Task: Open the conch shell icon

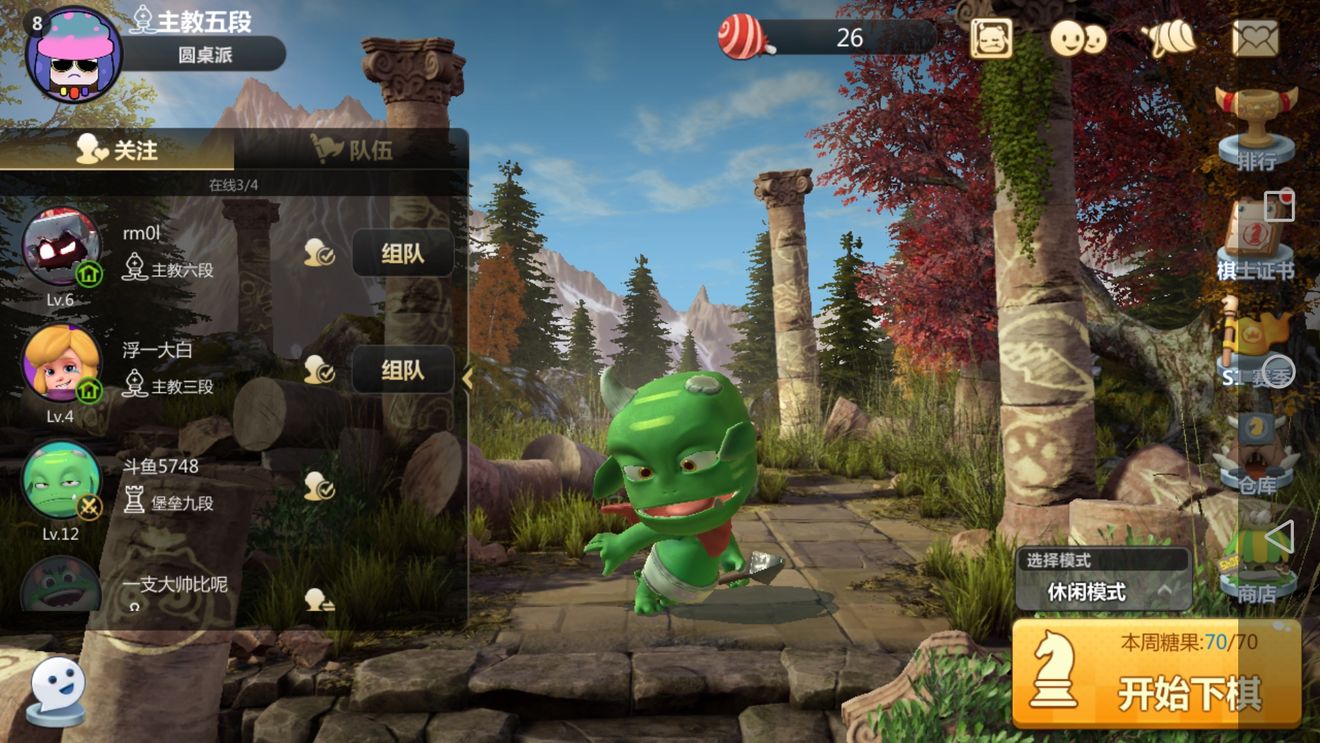Action: point(1168,39)
